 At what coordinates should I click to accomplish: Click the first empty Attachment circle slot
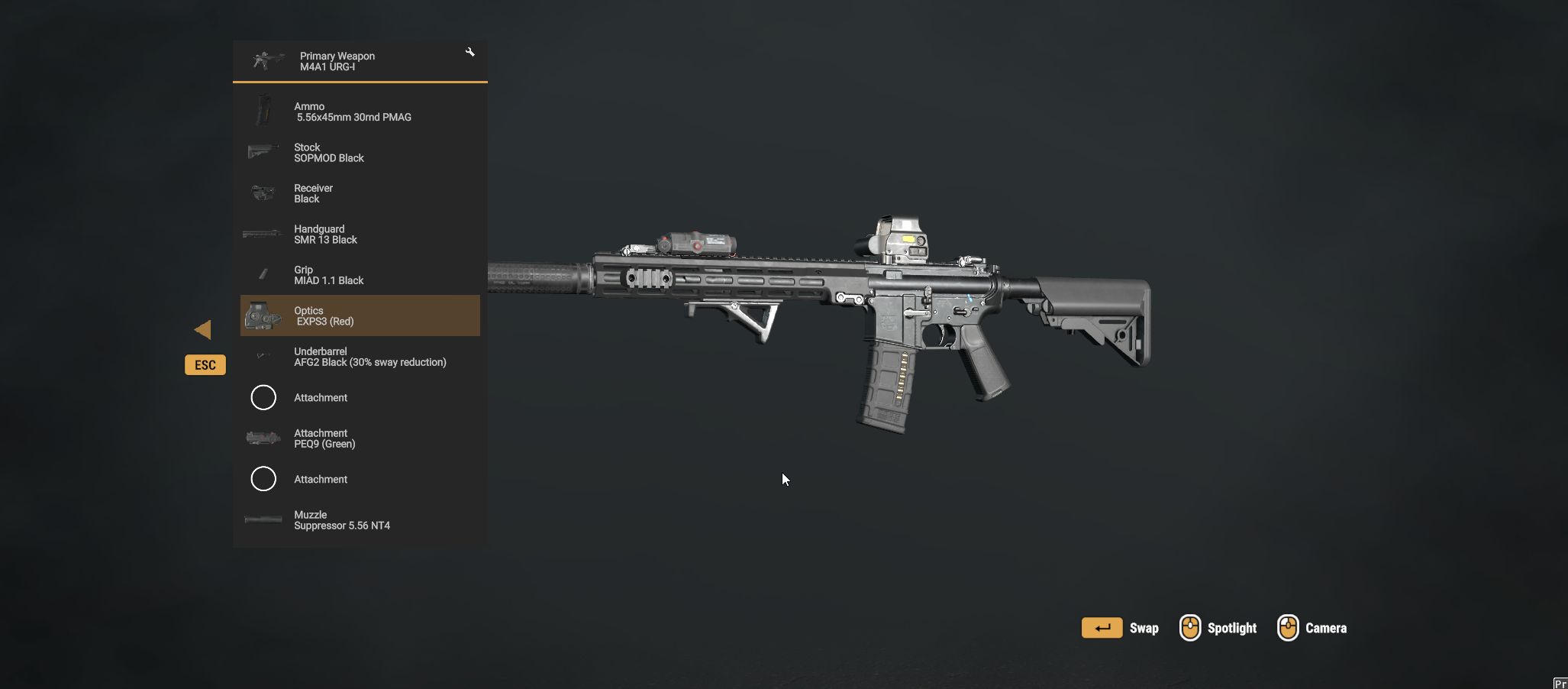pyautogui.click(x=263, y=397)
